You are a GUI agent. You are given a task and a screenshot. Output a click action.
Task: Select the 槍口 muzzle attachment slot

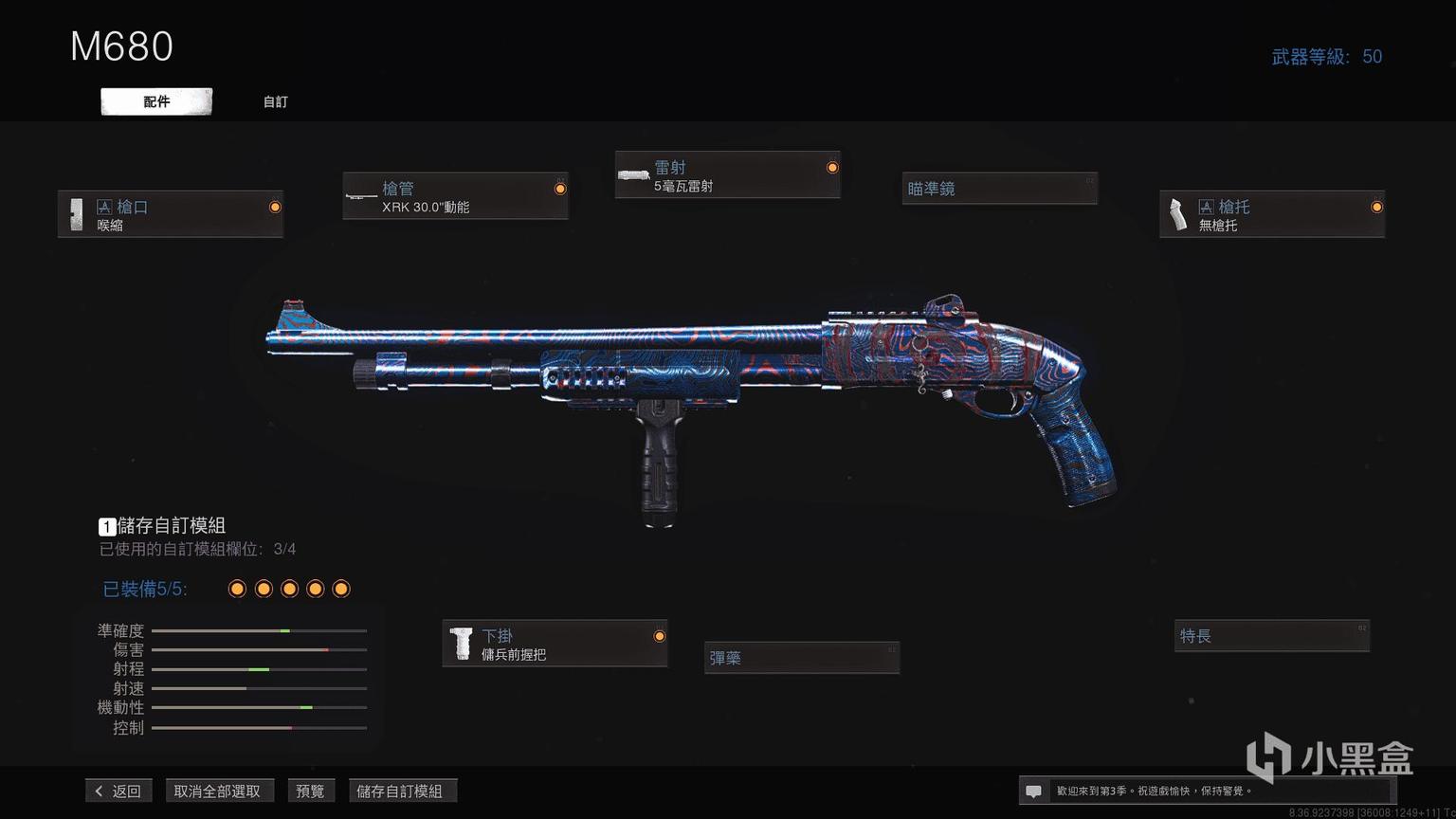coord(171,214)
